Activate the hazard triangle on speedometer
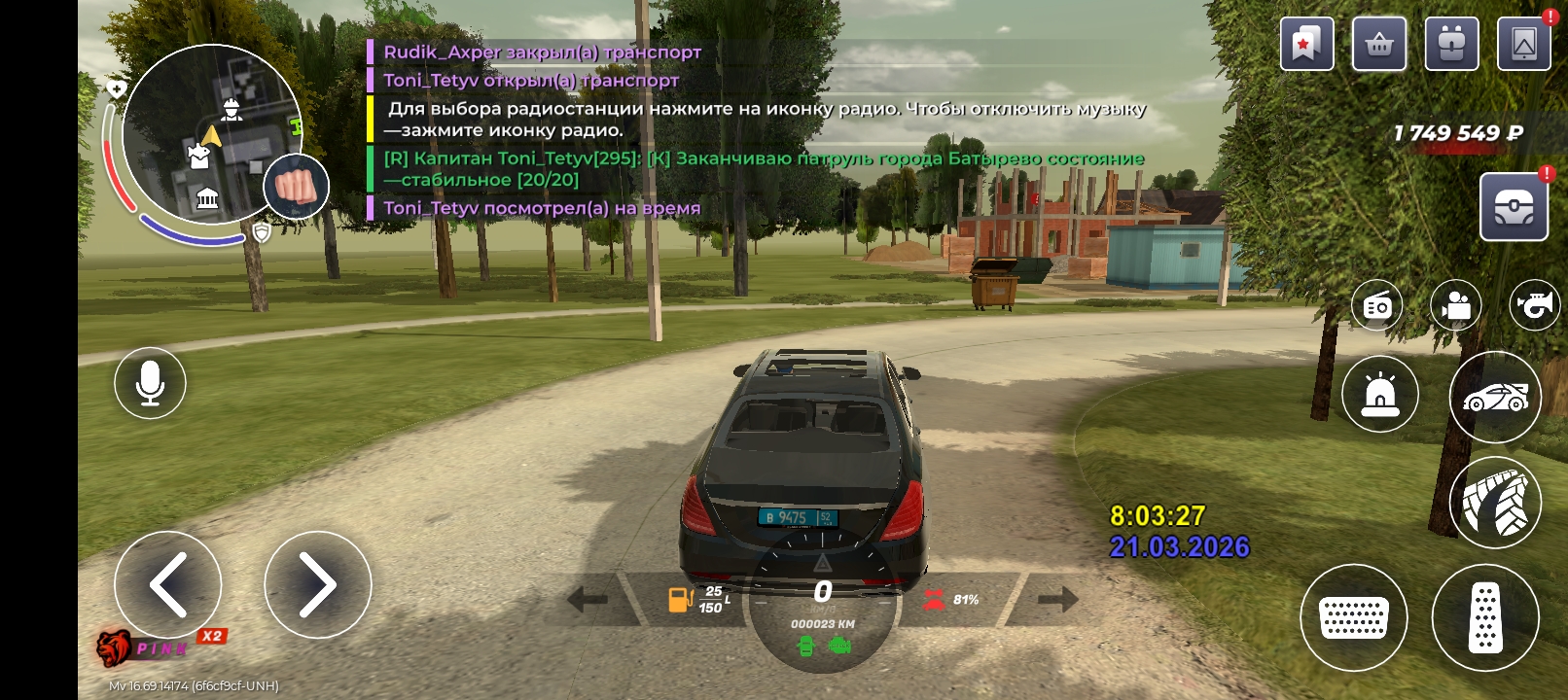Image resolution: width=1568 pixels, height=700 pixels. 822,562
